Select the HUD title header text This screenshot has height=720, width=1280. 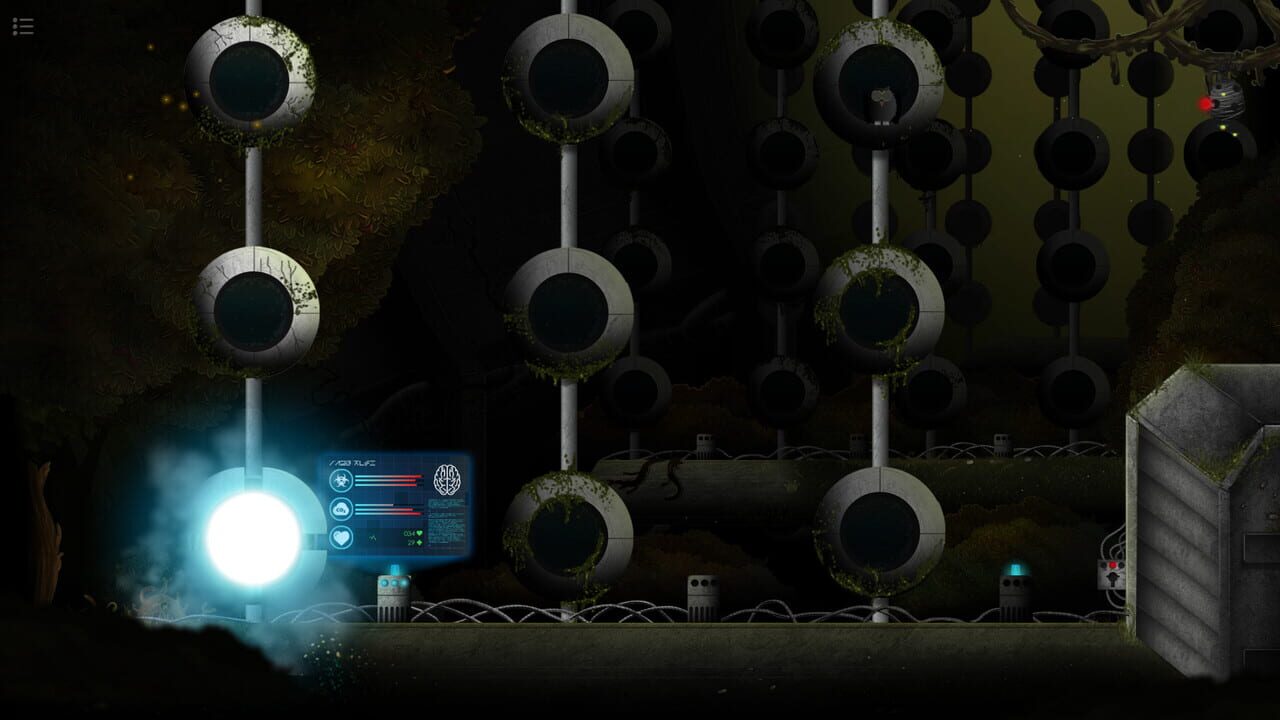[x=353, y=462]
